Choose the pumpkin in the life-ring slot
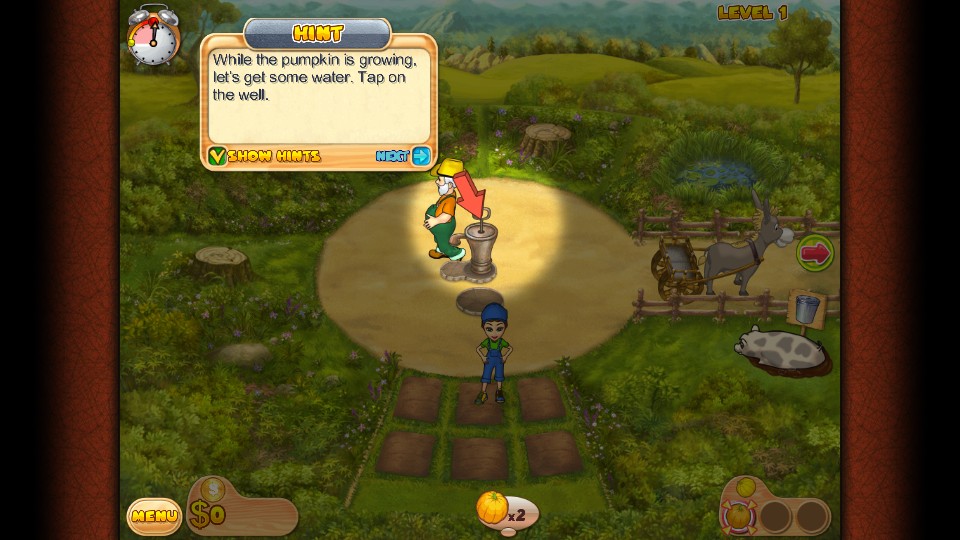Image resolution: width=960 pixels, height=540 pixels. pyautogui.click(x=737, y=515)
